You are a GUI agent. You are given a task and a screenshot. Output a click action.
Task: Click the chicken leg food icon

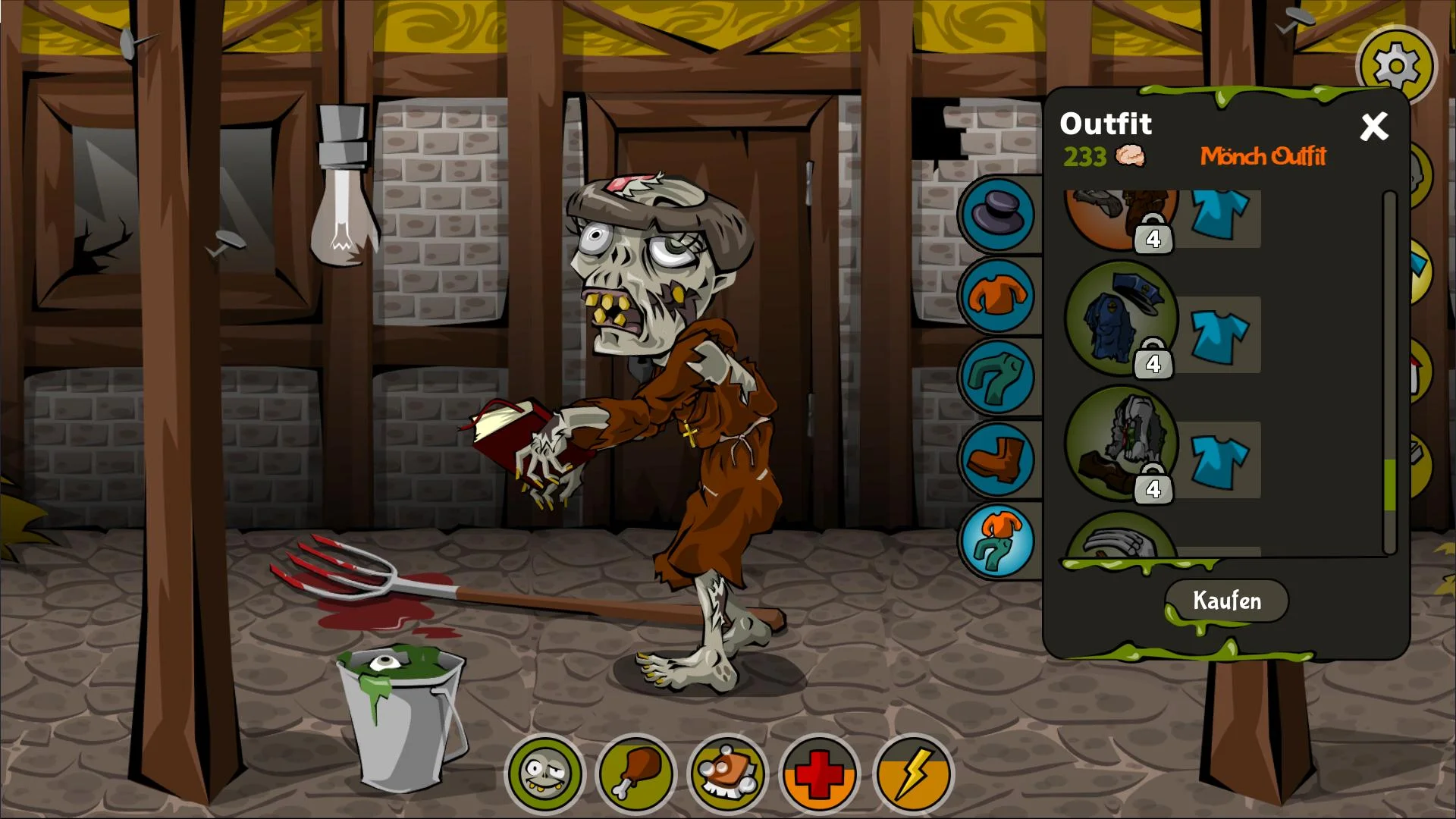[x=637, y=775]
